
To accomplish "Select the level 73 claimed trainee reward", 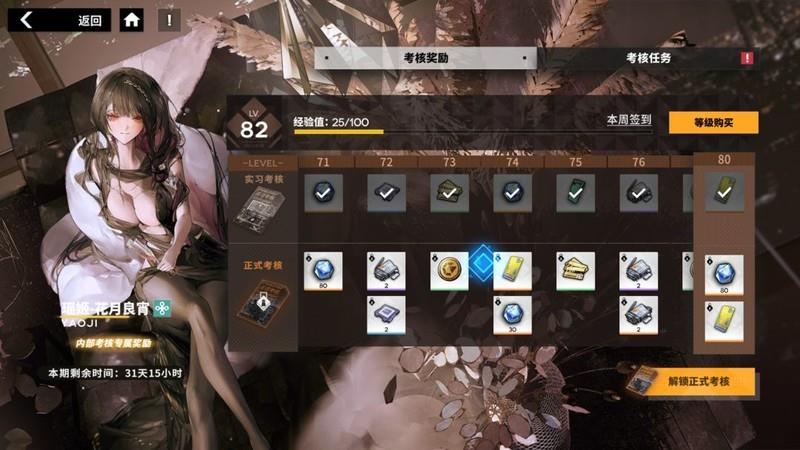I will 449,191.
